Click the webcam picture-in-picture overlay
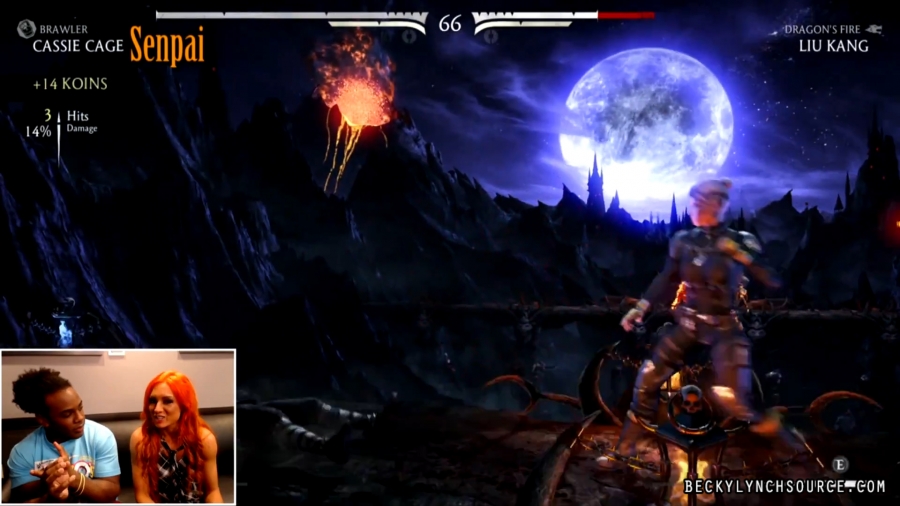This screenshot has width=900, height=506. 118,426
